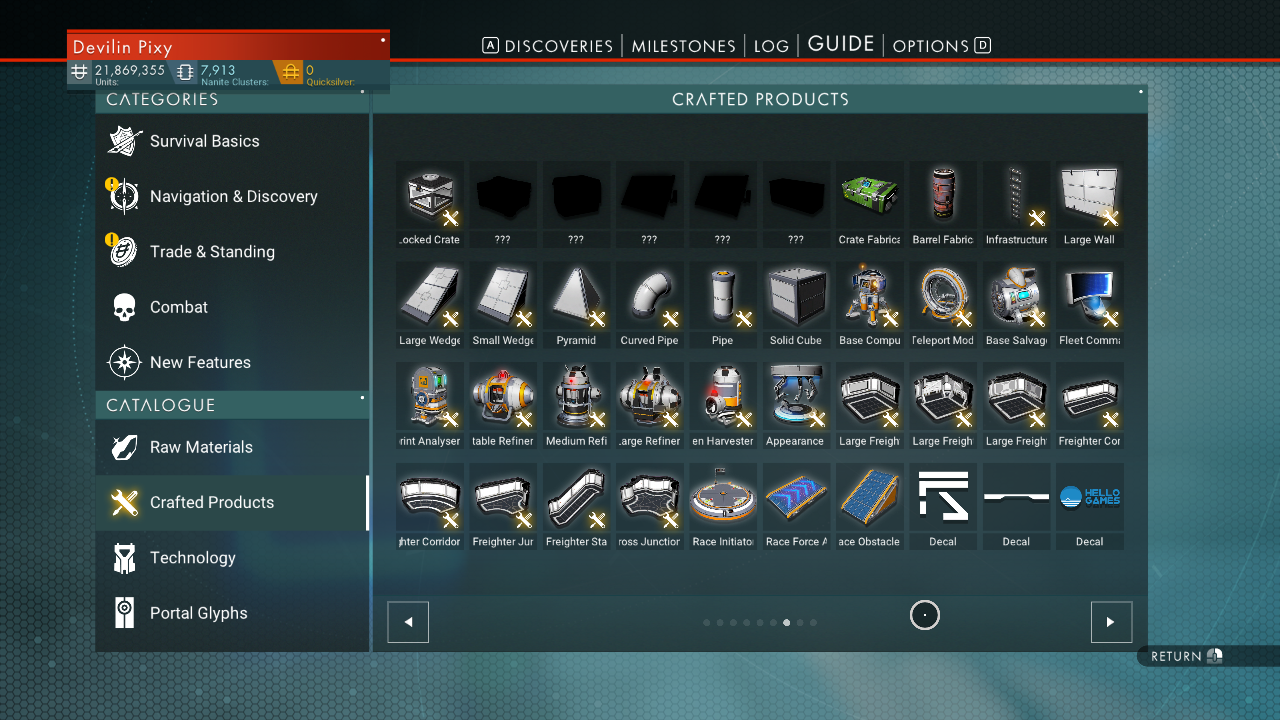Screen dimensions: 1280x720
Task: Go to the previous catalogue page
Action: (408, 622)
